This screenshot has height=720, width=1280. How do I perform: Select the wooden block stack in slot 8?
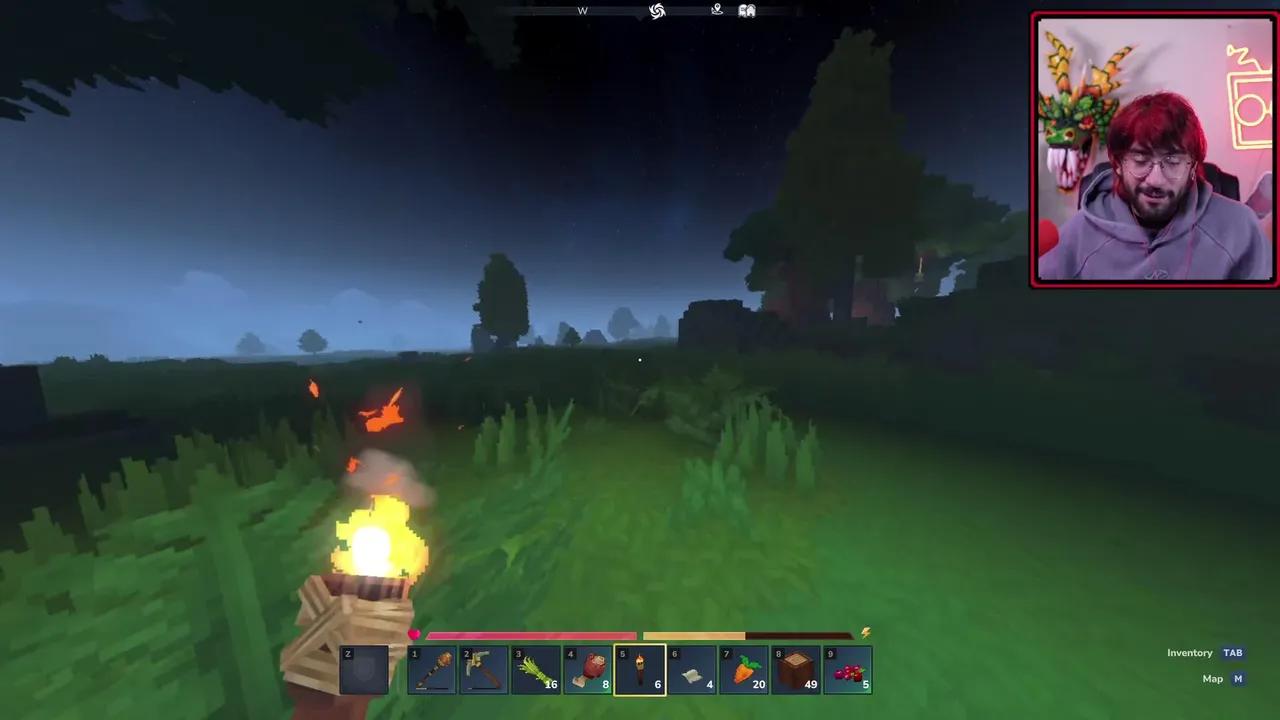click(796, 668)
